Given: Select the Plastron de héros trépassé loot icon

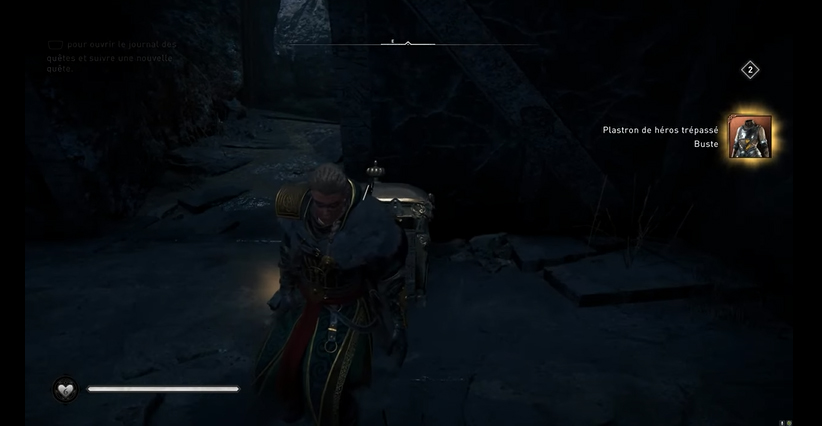Looking at the screenshot, I should [749, 137].
